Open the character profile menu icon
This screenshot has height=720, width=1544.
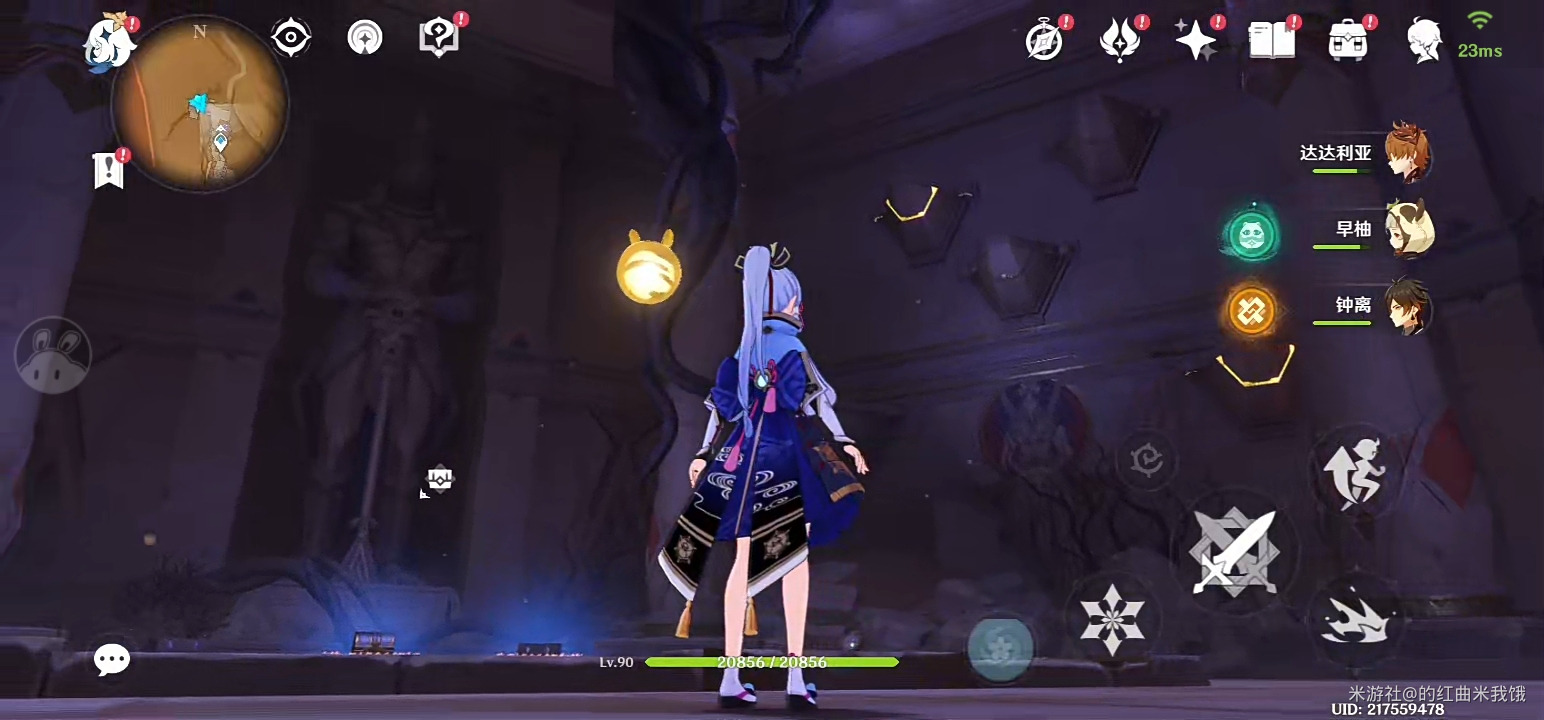[1423, 41]
